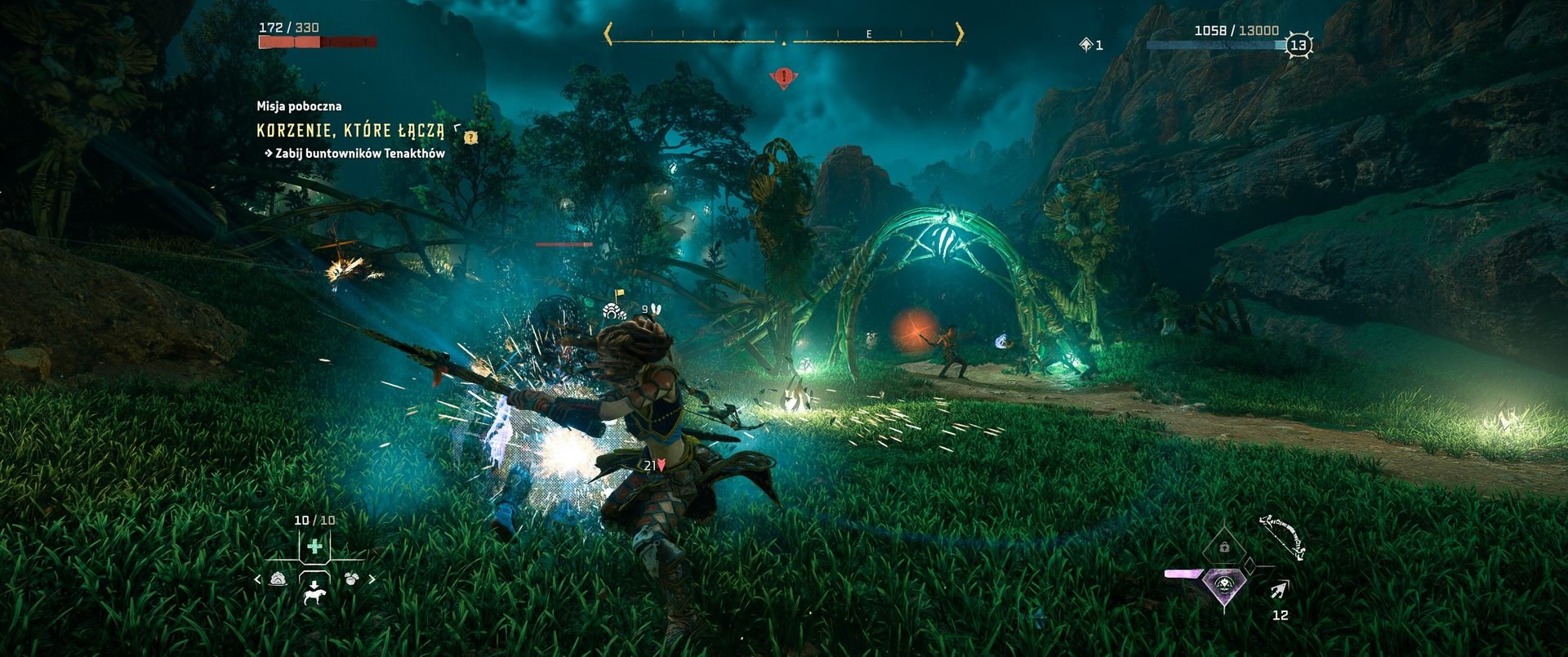Cycle tools using the right chevron arrow
Screen dimensions: 1568x657
[x=372, y=579]
